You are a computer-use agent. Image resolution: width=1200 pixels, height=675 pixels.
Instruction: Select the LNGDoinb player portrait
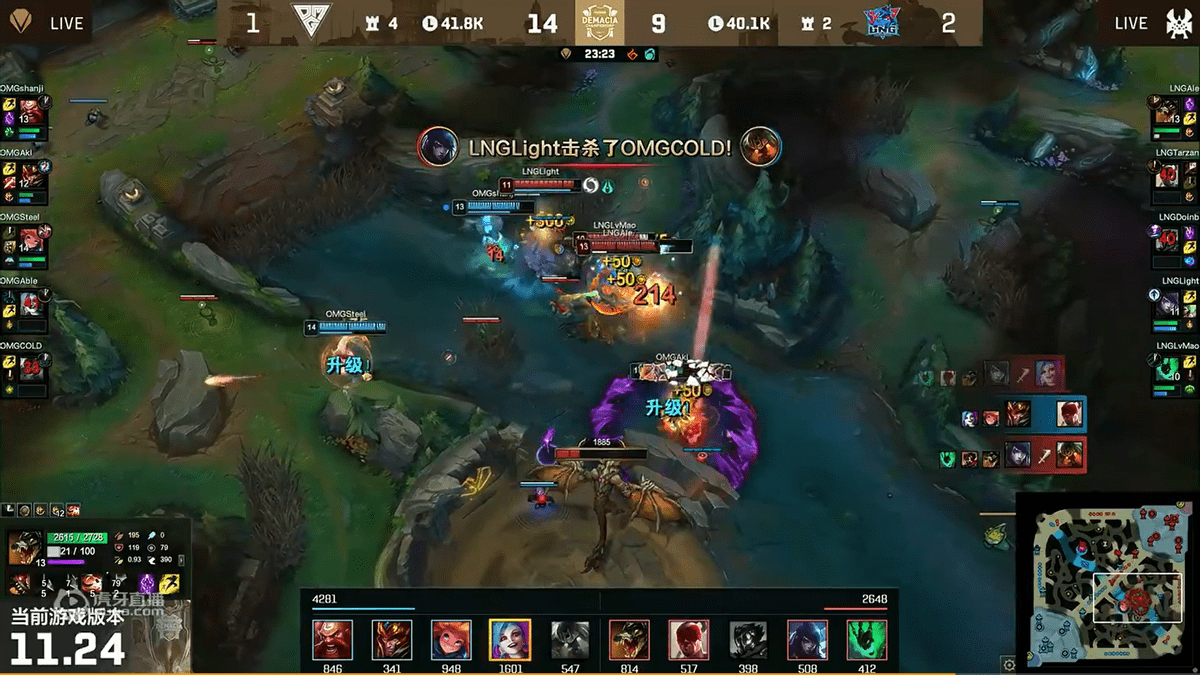tap(1165, 240)
